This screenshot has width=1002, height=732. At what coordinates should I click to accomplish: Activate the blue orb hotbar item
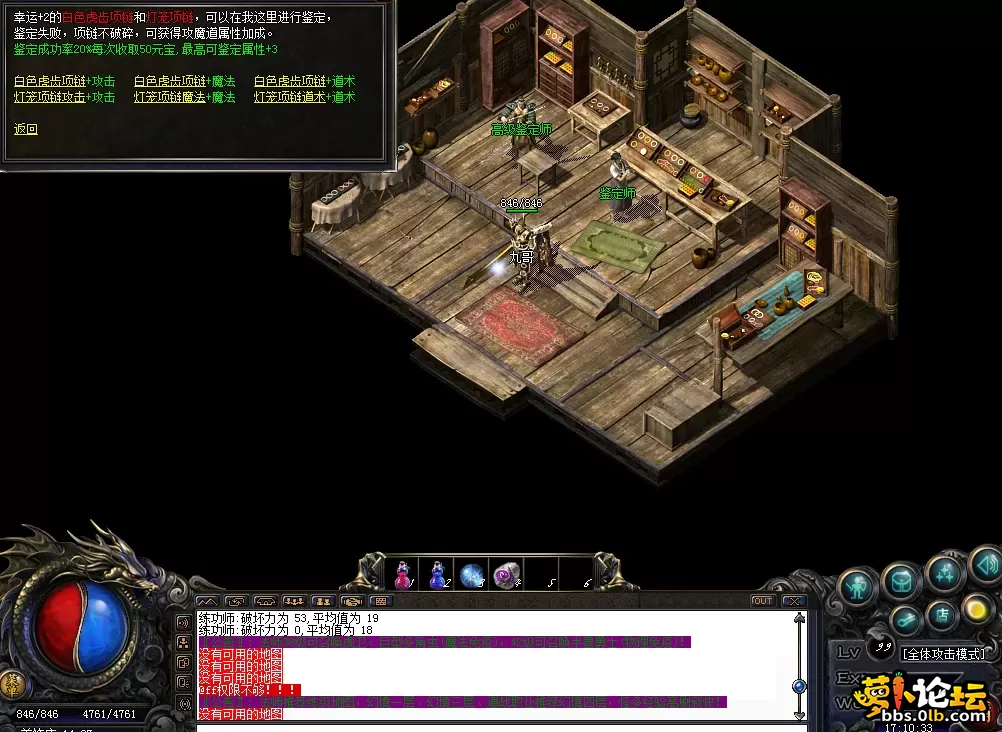pyautogui.click(x=472, y=575)
